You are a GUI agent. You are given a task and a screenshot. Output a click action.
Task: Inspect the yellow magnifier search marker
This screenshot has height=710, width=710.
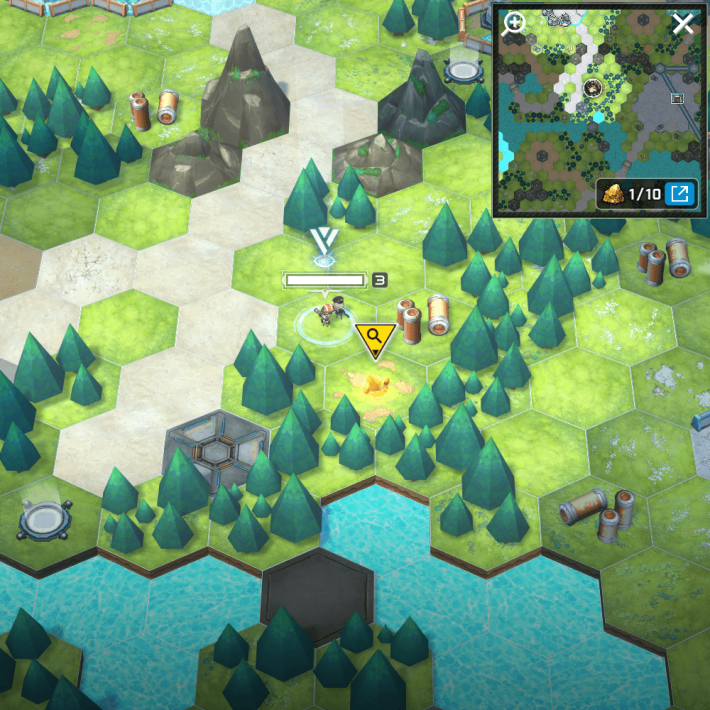click(375, 339)
